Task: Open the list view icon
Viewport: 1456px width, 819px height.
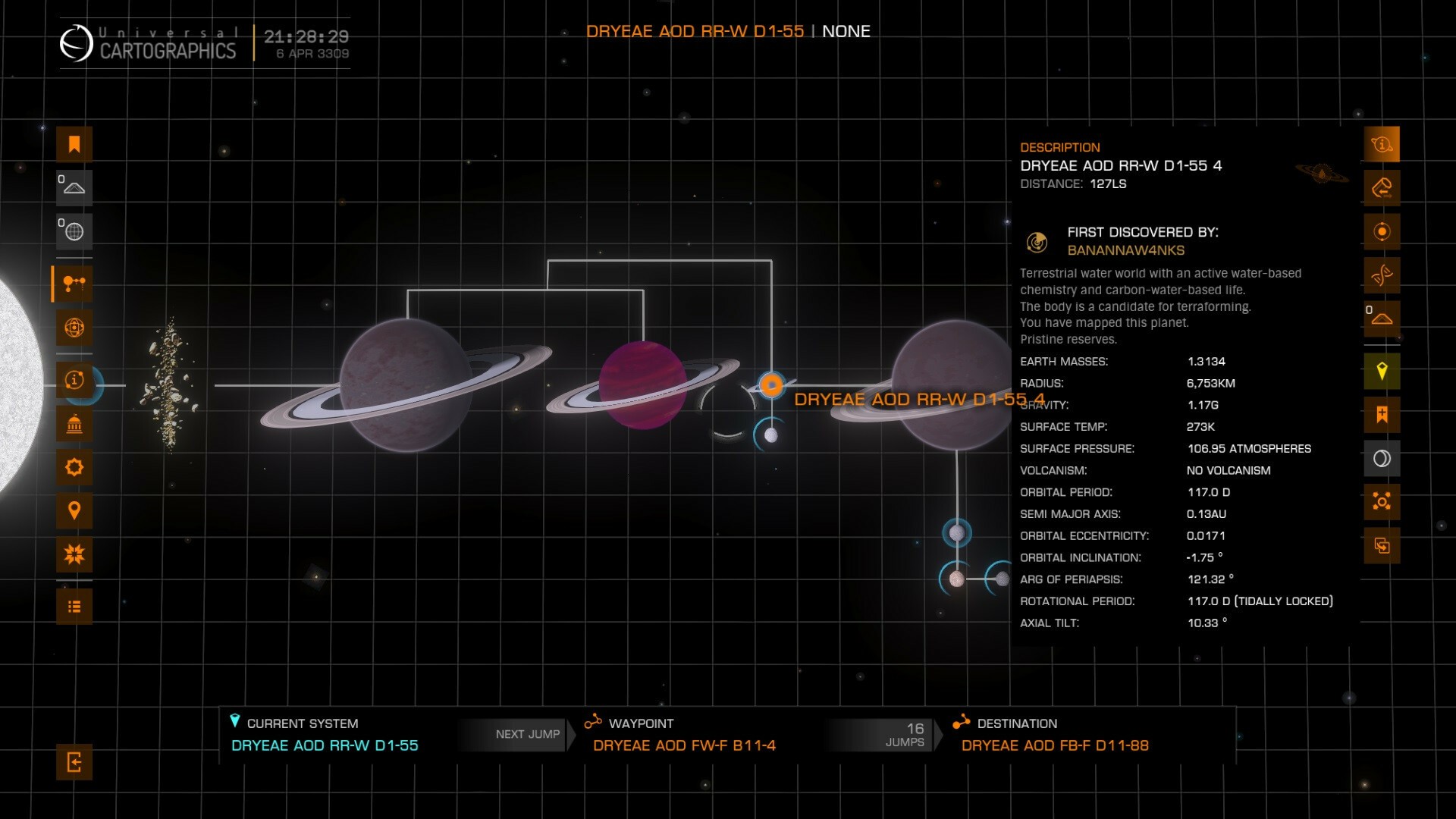Action: [74, 607]
